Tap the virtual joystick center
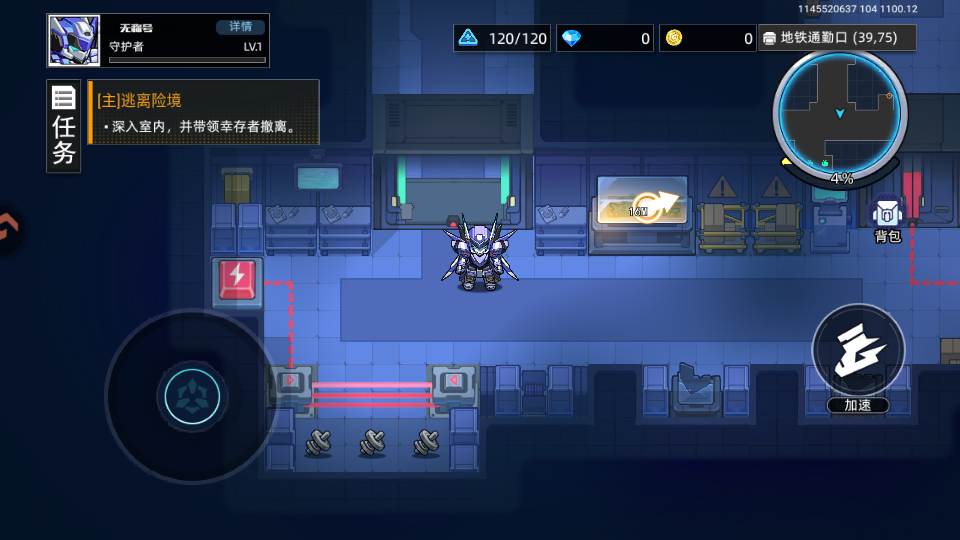This screenshot has height=540, width=960. pyautogui.click(x=190, y=397)
